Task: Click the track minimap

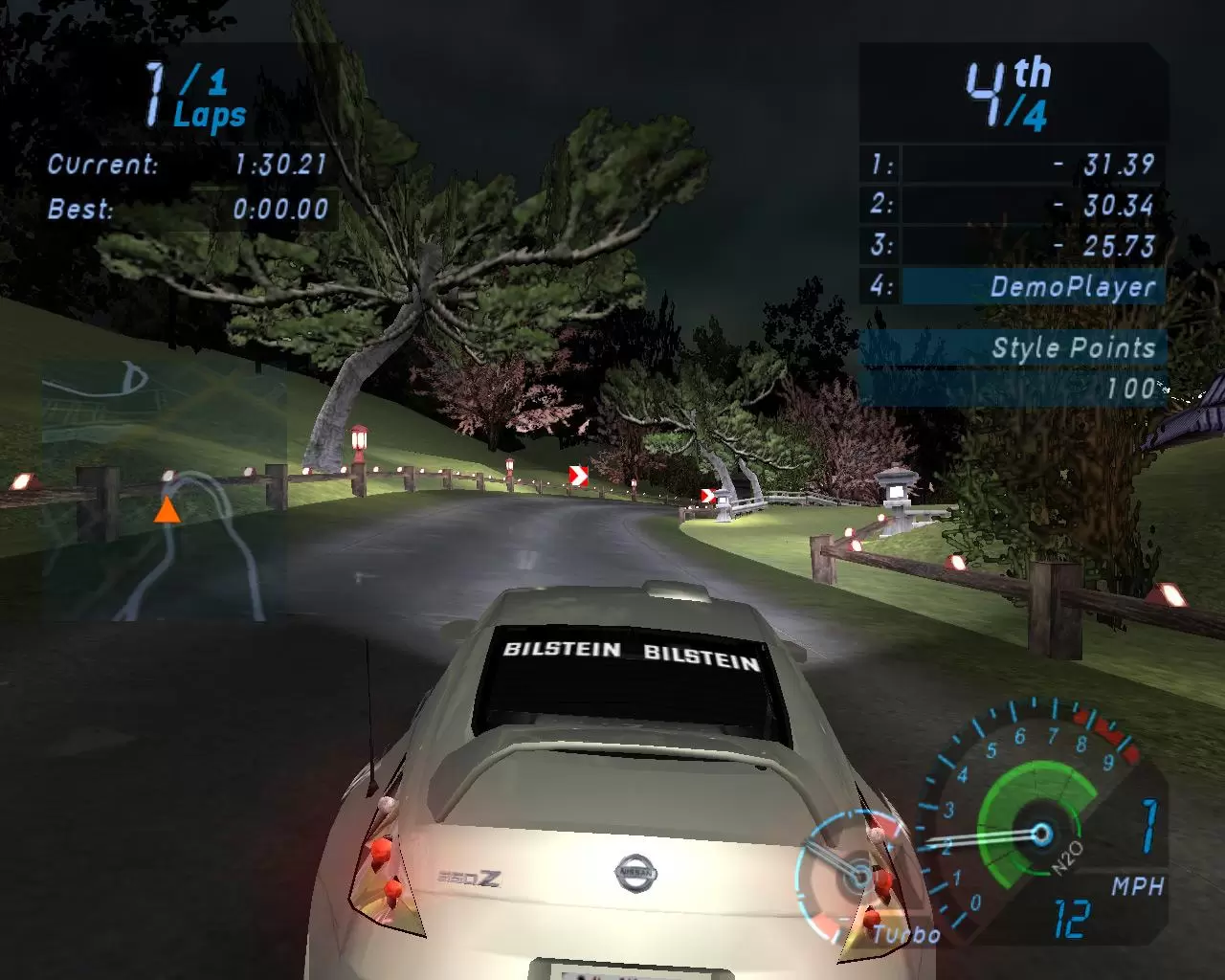Action: (163, 490)
